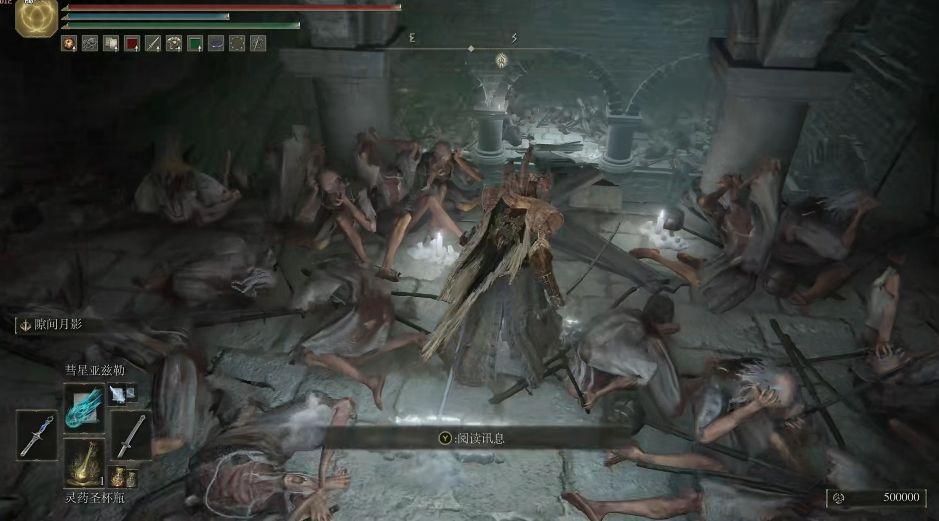
Task: Select the right-hand sword weapon slot
Action: (x=132, y=436)
